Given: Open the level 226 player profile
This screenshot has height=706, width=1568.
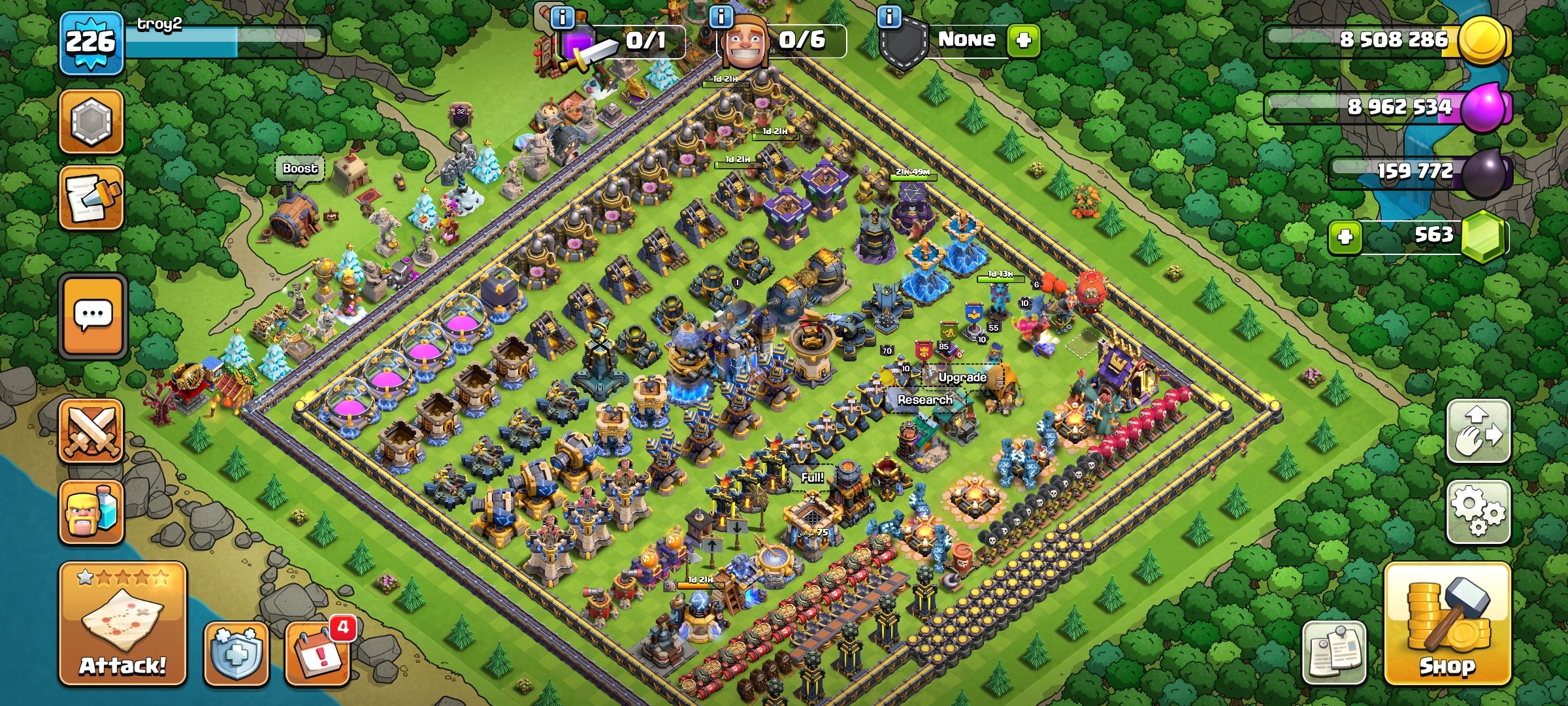Looking at the screenshot, I should tap(91, 42).
